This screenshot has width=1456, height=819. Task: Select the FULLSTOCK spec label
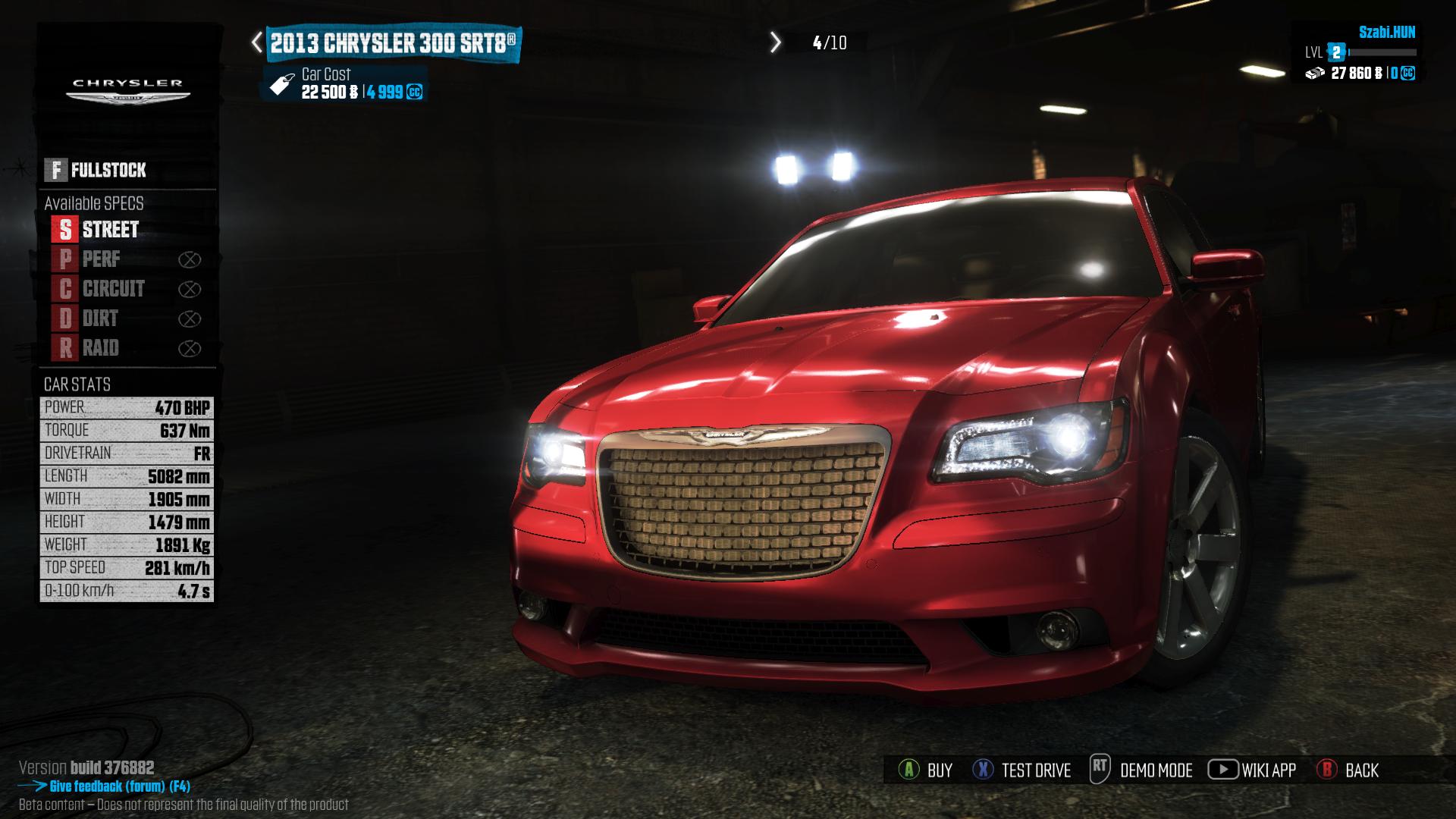[96, 170]
